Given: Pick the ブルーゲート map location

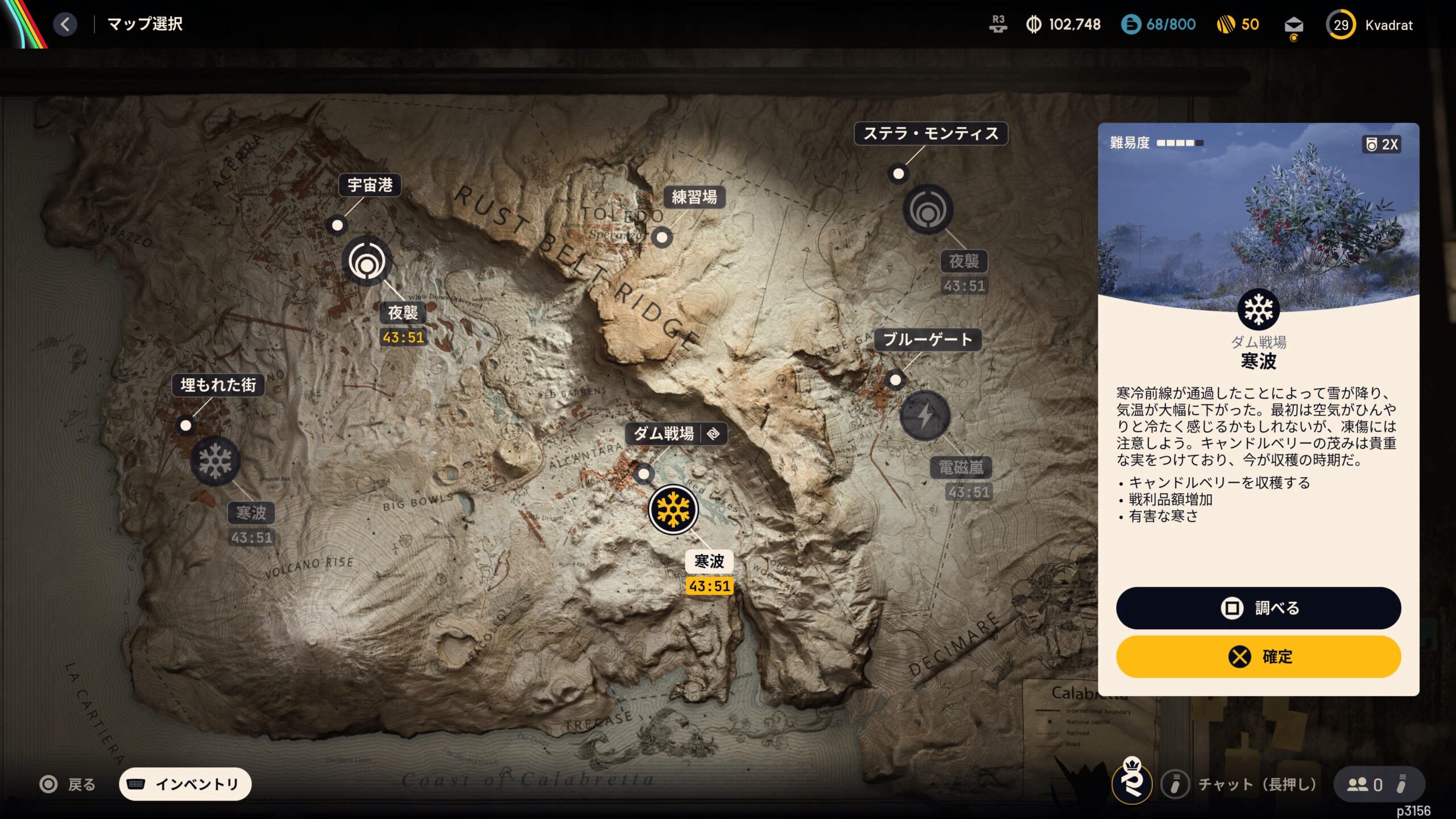Looking at the screenshot, I should pyautogui.click(x=927, y=340).
